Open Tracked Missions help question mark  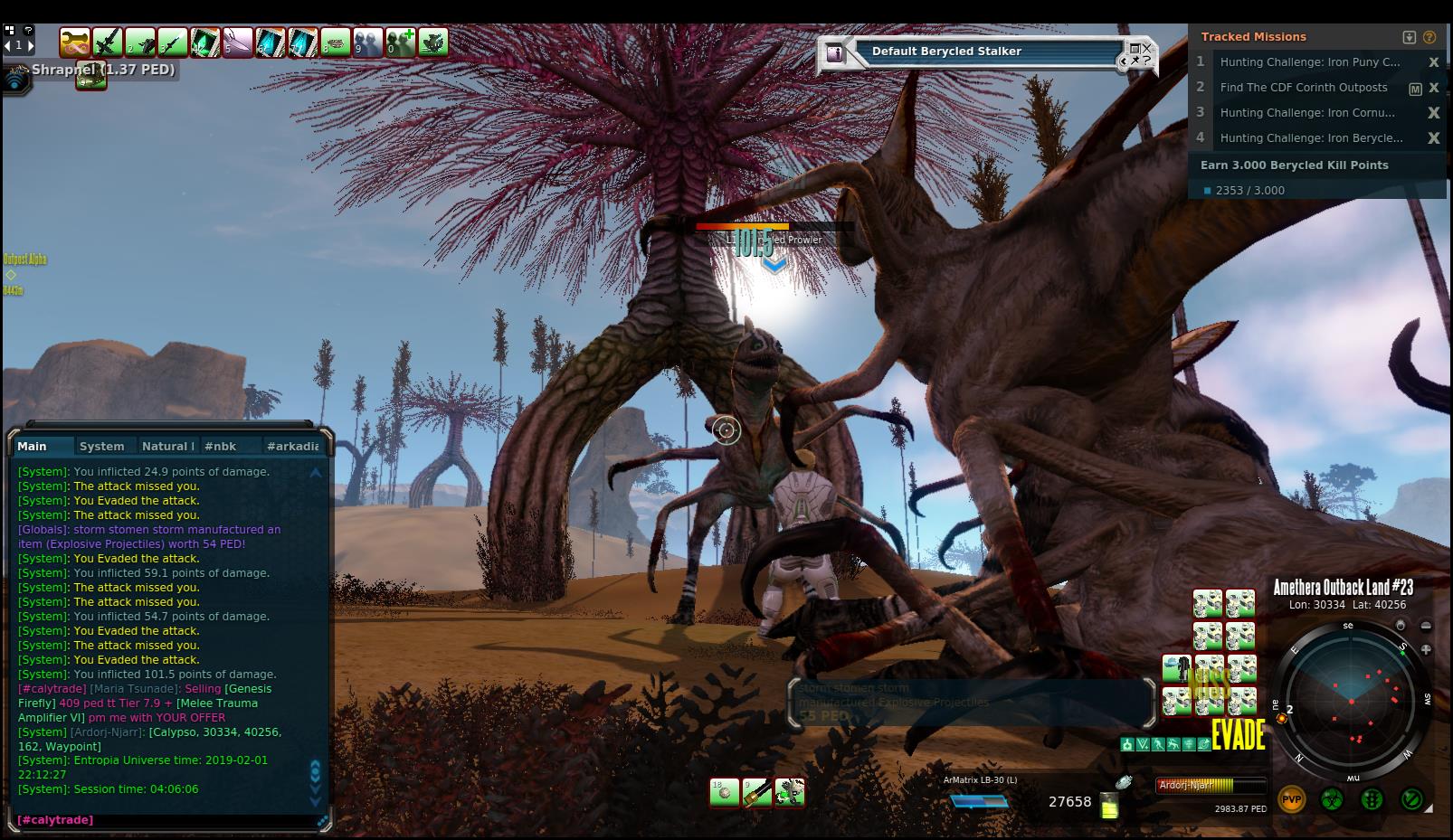pos(1429,37)
